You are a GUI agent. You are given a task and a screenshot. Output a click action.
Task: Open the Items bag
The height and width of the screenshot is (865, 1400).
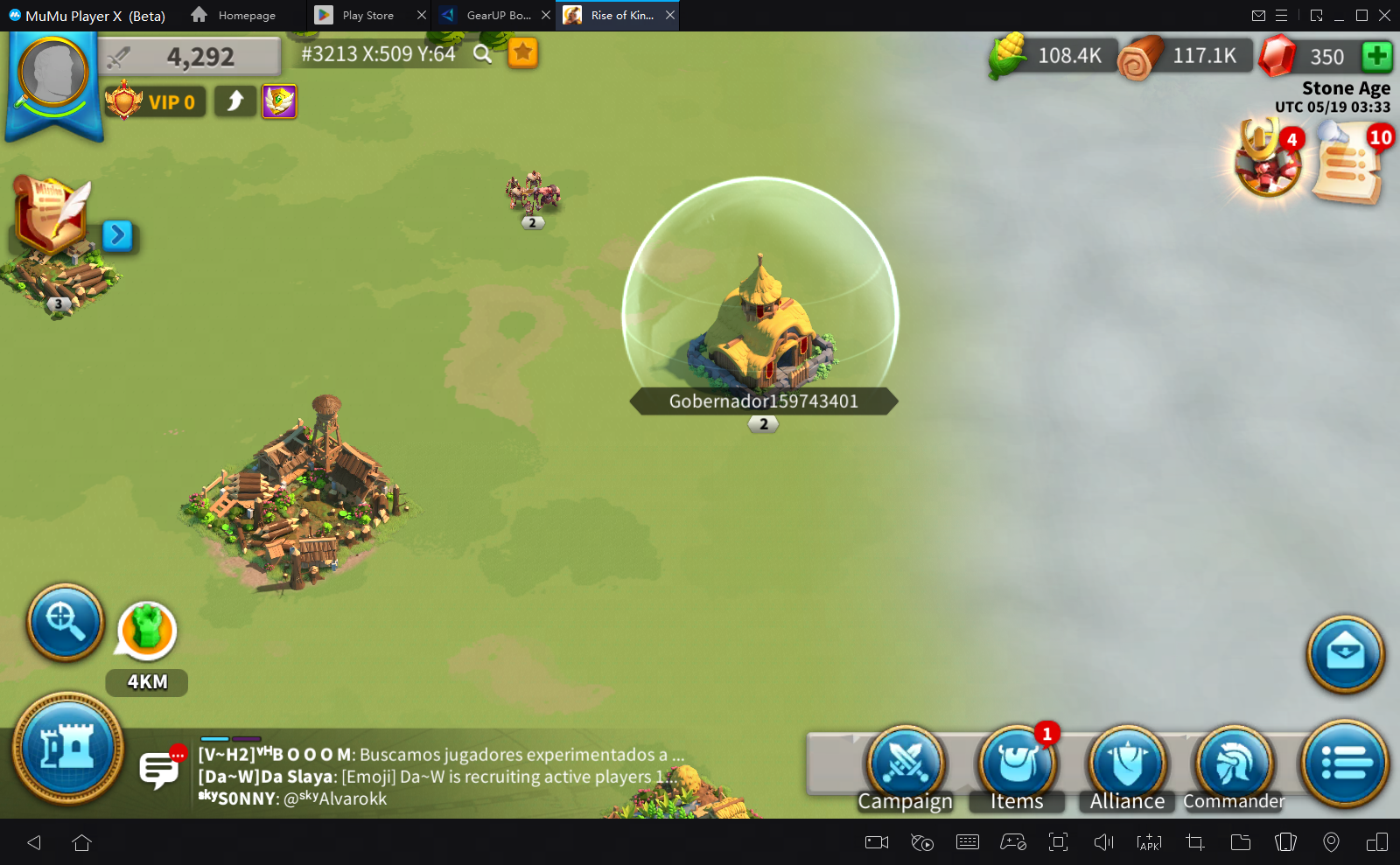[x=1017, y=766]
